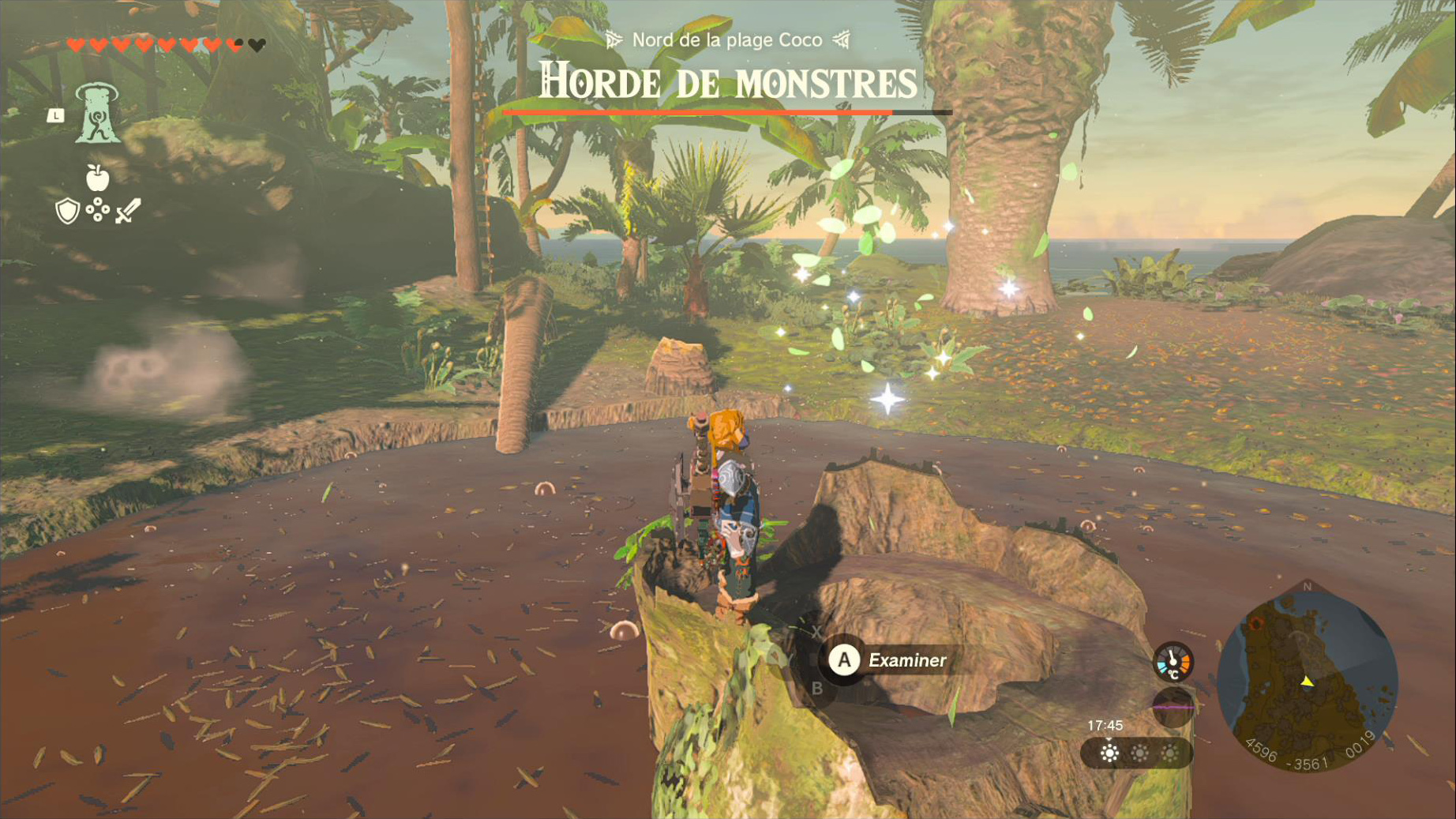This screenshot has width=1456, height=819.
Task: Click the noise level meter circle
Action: [1173, 707]
